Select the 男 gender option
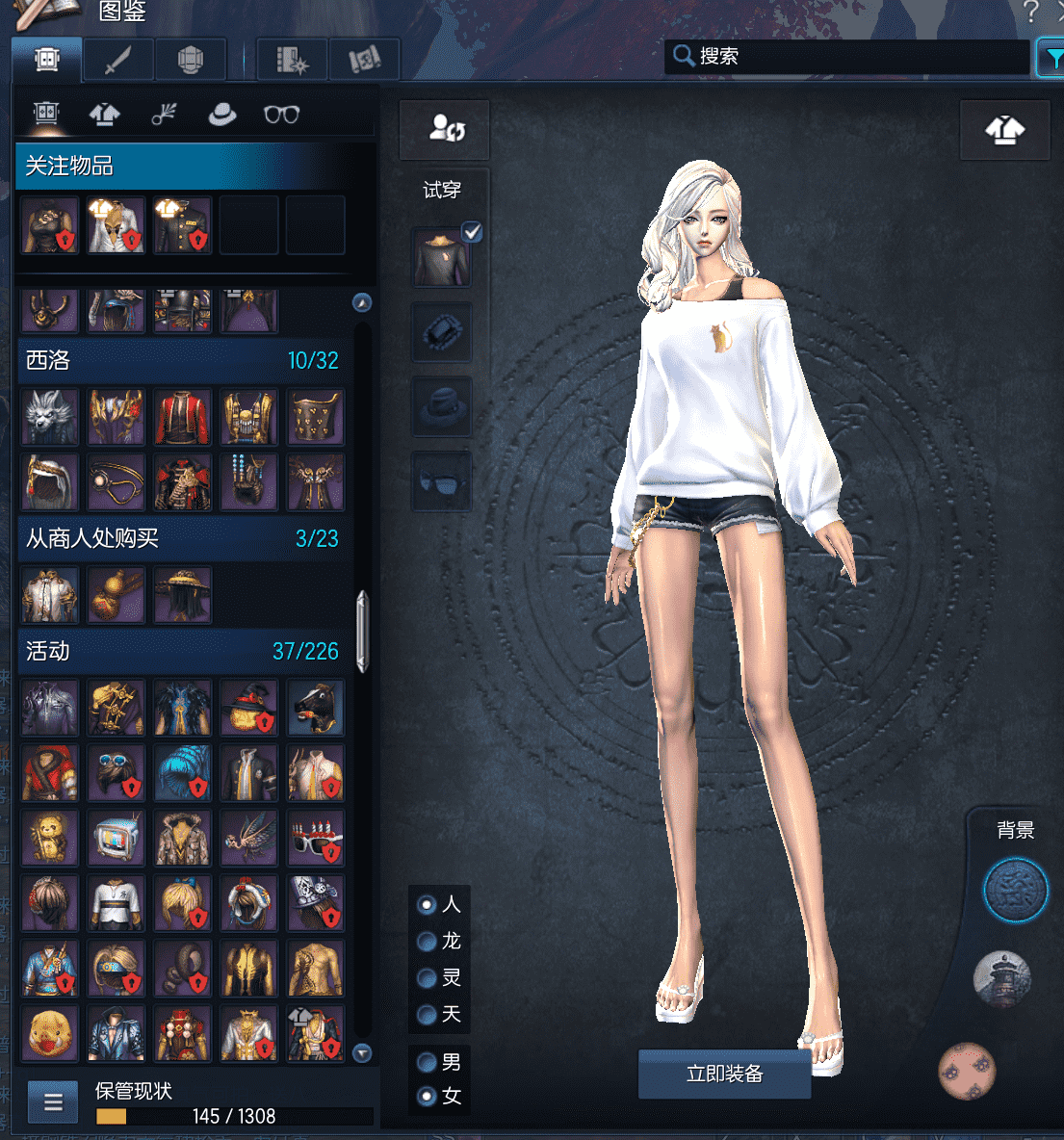 pyautogui.click(x=427, y=1063)
